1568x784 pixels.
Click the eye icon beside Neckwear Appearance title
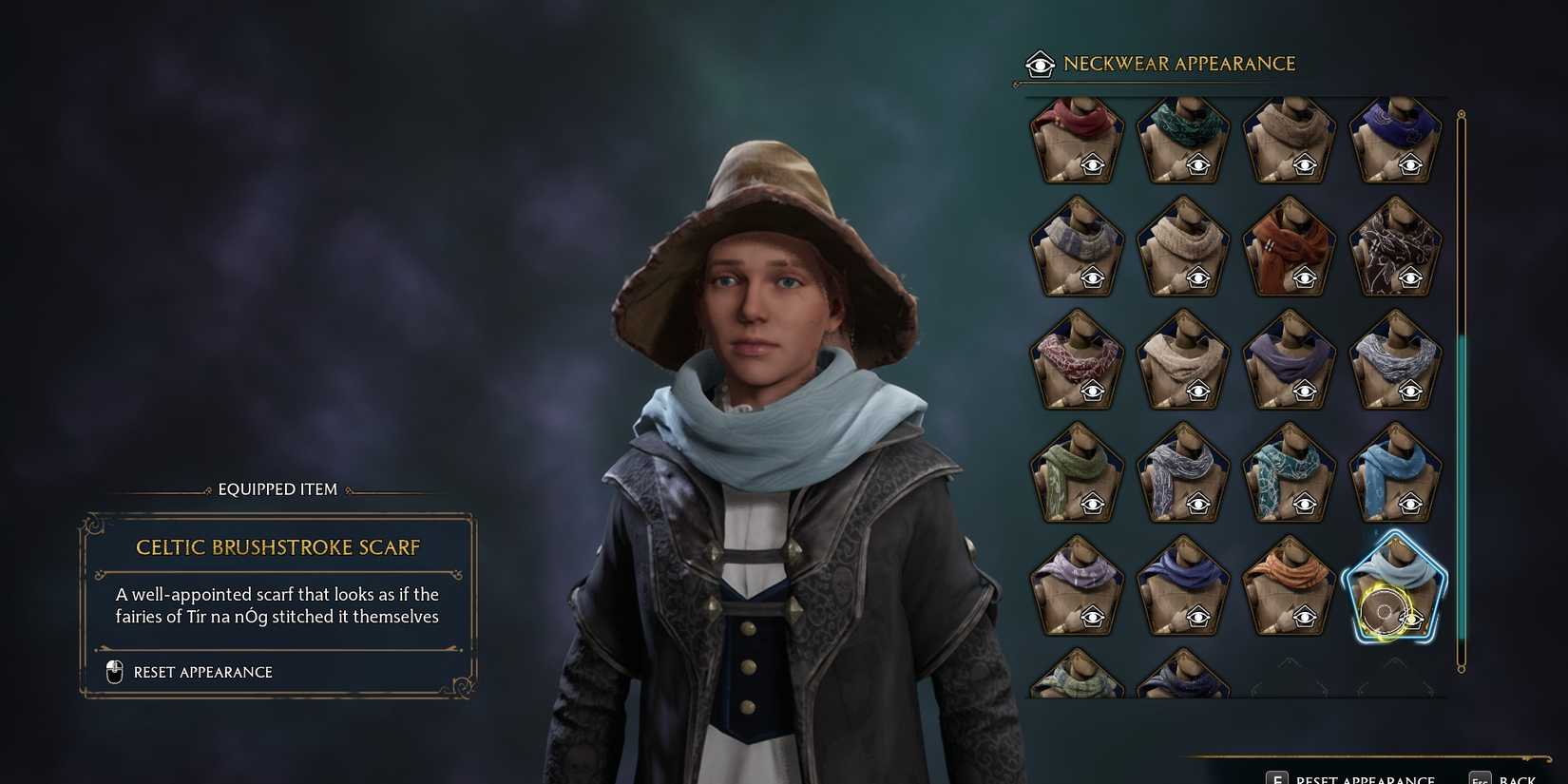tap(1042, 64)
